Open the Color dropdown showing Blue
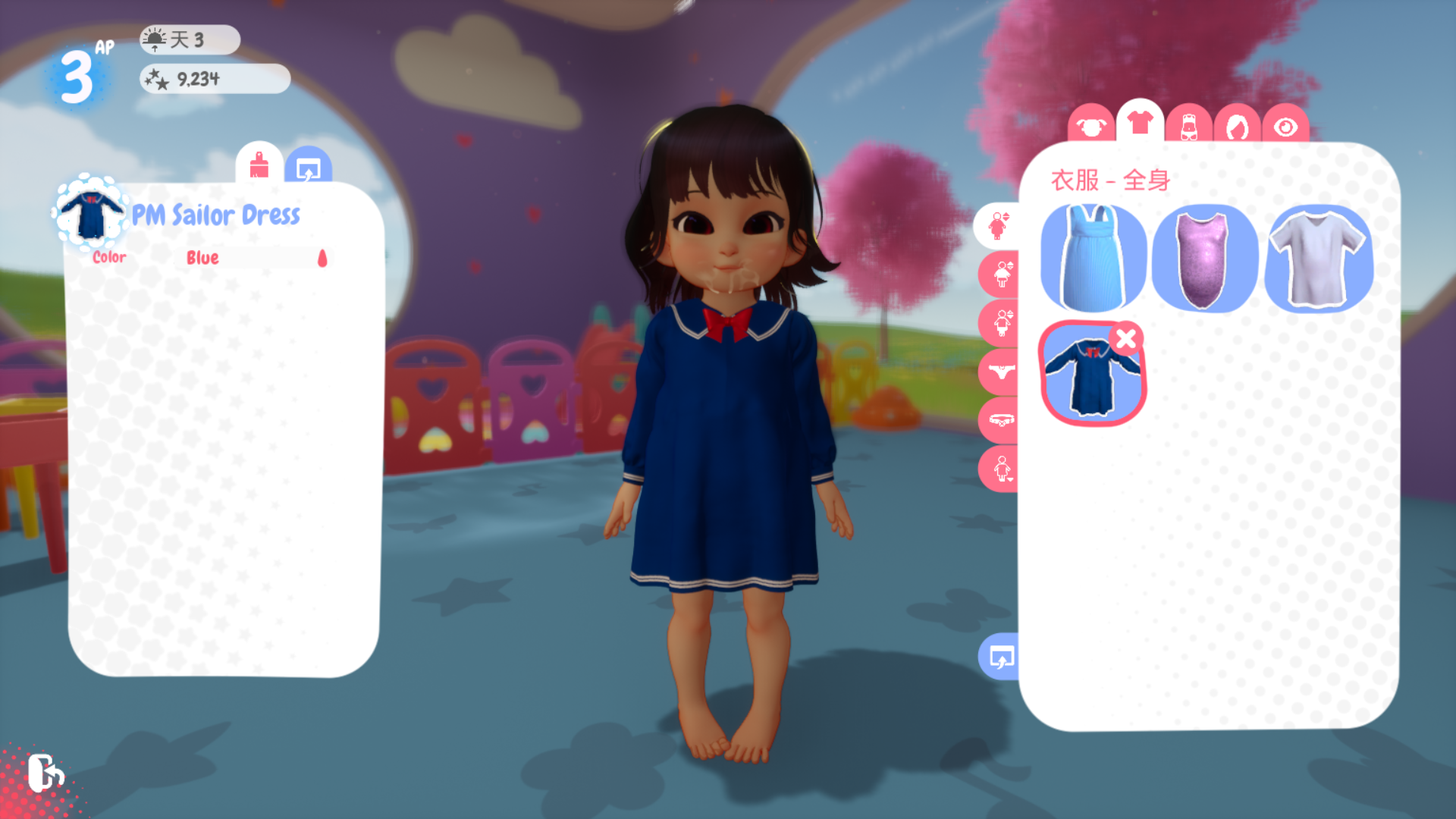Screen dimensions: 1456x819 click(256, 258)
